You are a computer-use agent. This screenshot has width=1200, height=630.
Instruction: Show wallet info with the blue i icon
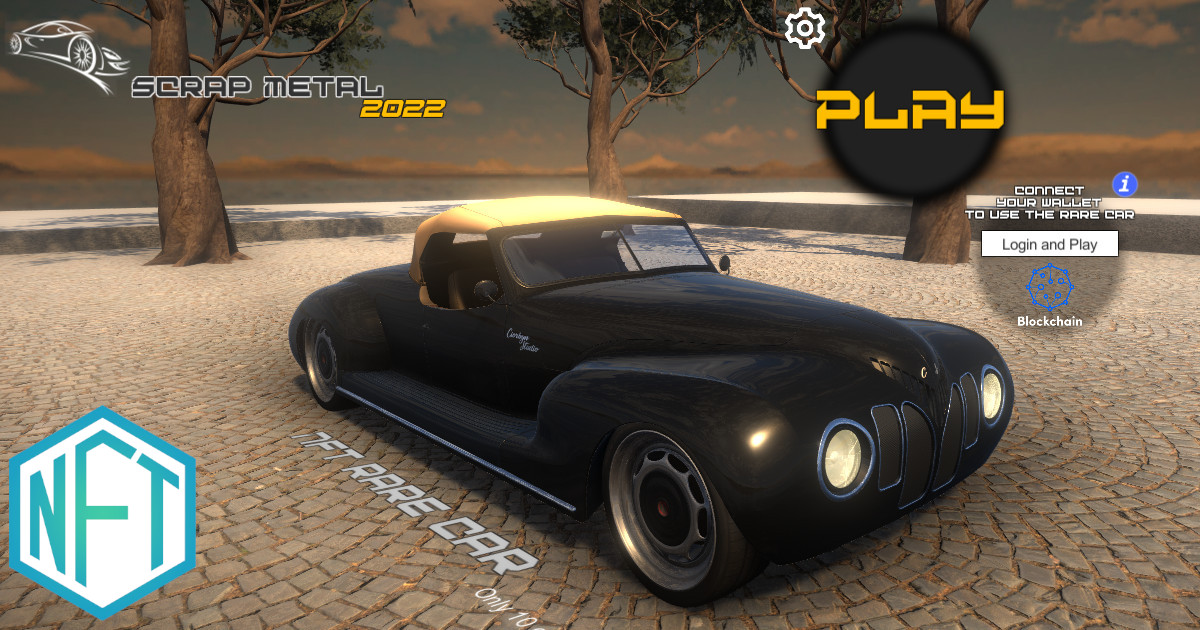pyautogui.click(x=1126, y=184)
